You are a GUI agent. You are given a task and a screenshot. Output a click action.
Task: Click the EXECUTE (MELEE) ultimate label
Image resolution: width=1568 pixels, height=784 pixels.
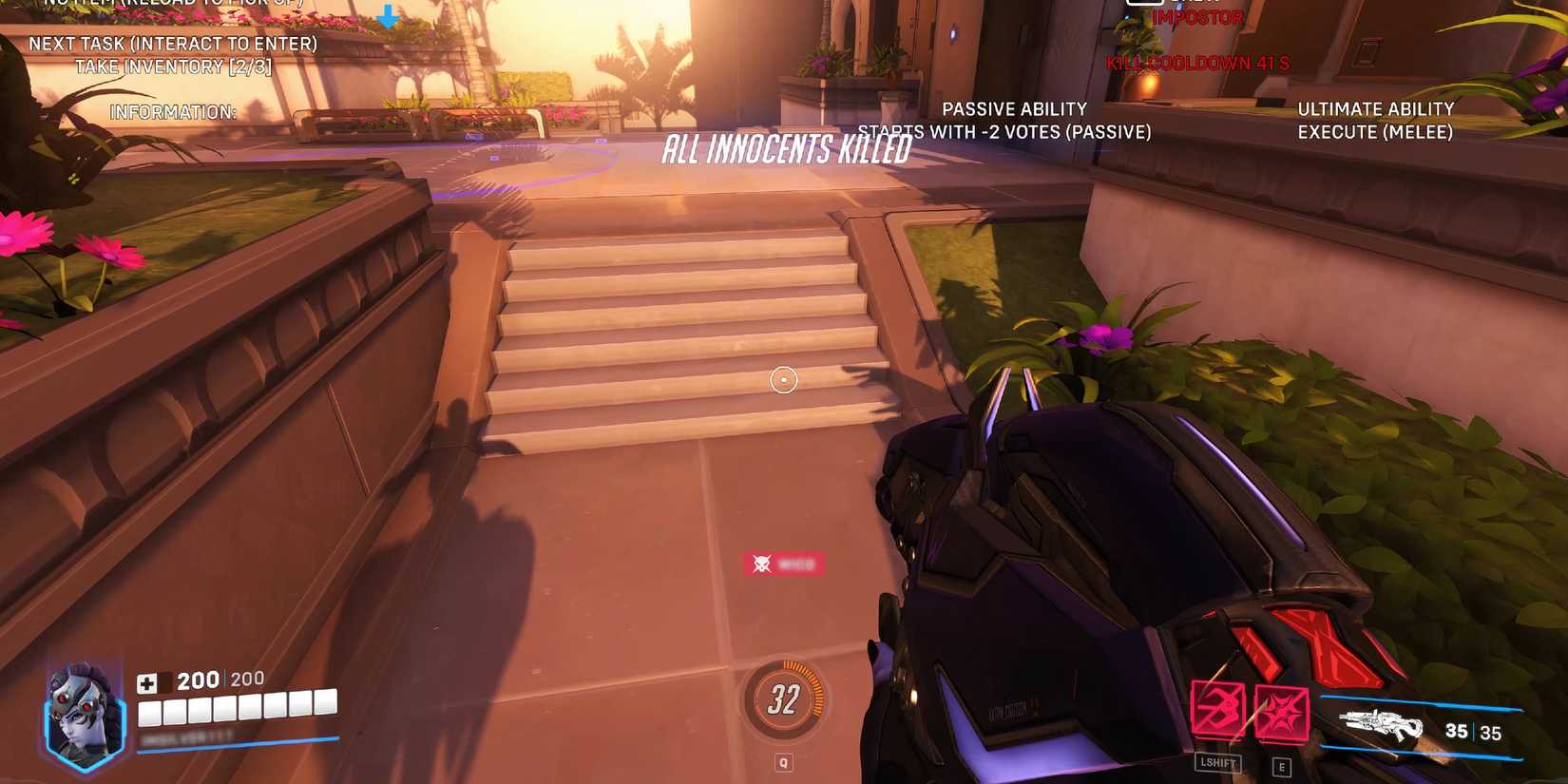(1375, 132)
